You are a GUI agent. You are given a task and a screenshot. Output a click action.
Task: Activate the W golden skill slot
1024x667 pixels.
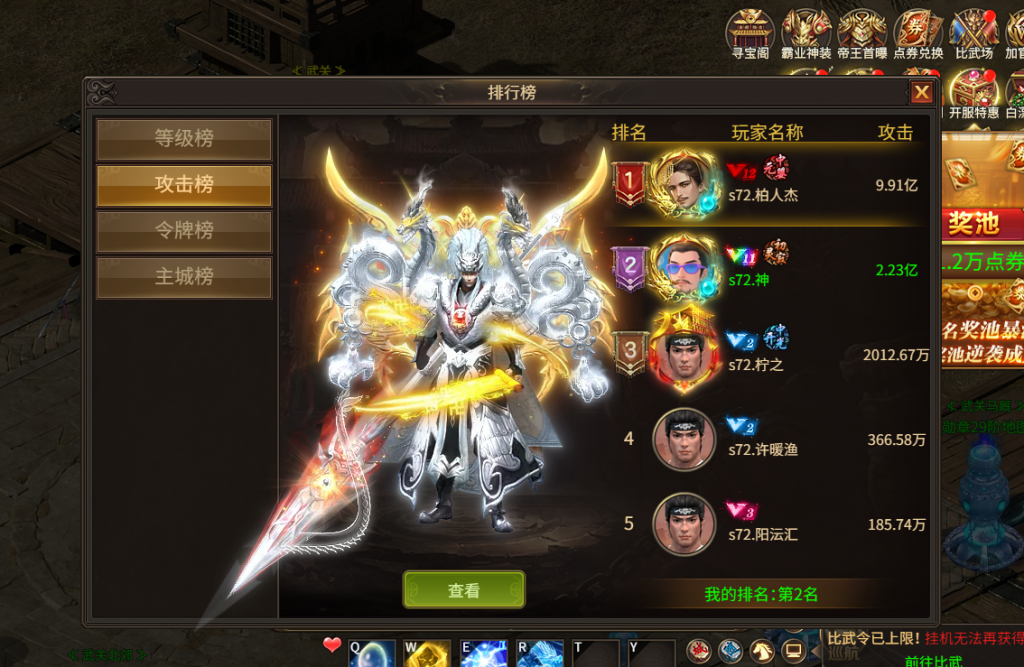[423, 653]
